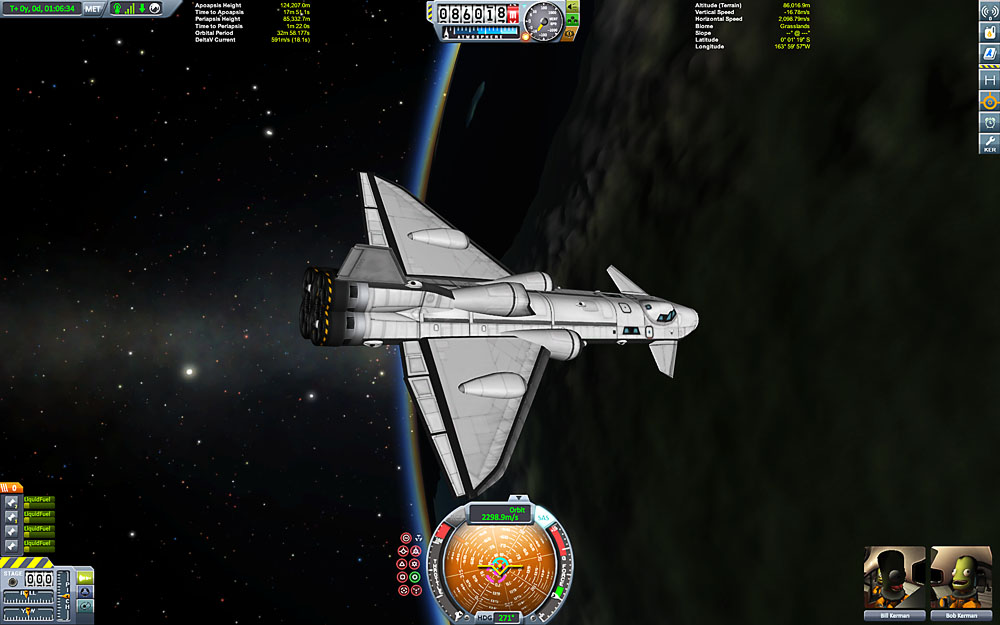
Task: Open the antenna signal toolbar button
Action: click(989, 10)
